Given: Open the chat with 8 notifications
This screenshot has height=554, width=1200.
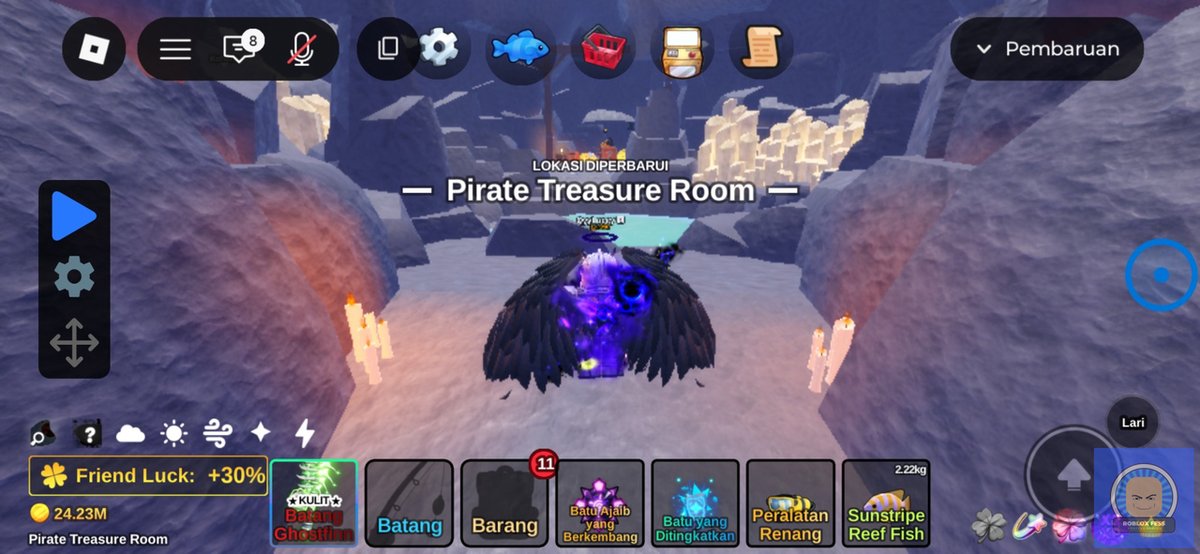Looking at the screenshot, I should coord(239,49).
